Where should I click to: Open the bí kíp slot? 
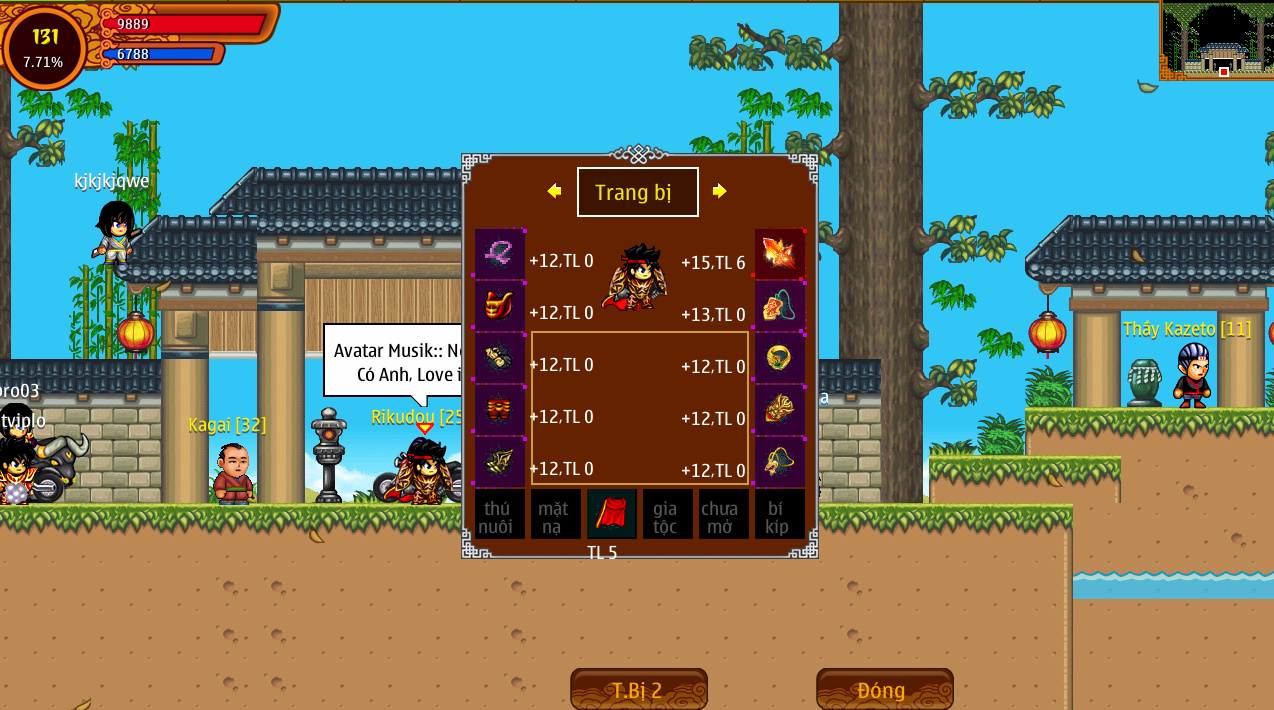coord(779,515)
